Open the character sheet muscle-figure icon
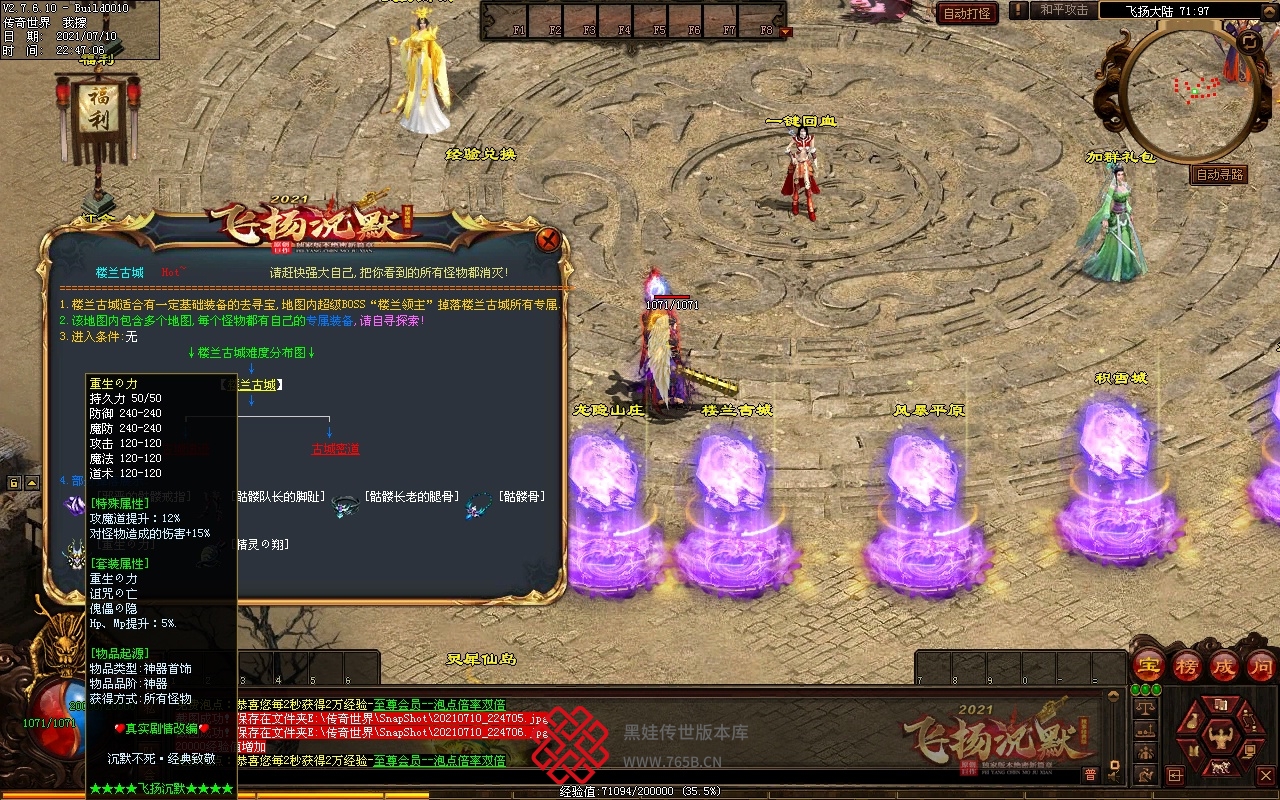 click(x=1220, y=738)
